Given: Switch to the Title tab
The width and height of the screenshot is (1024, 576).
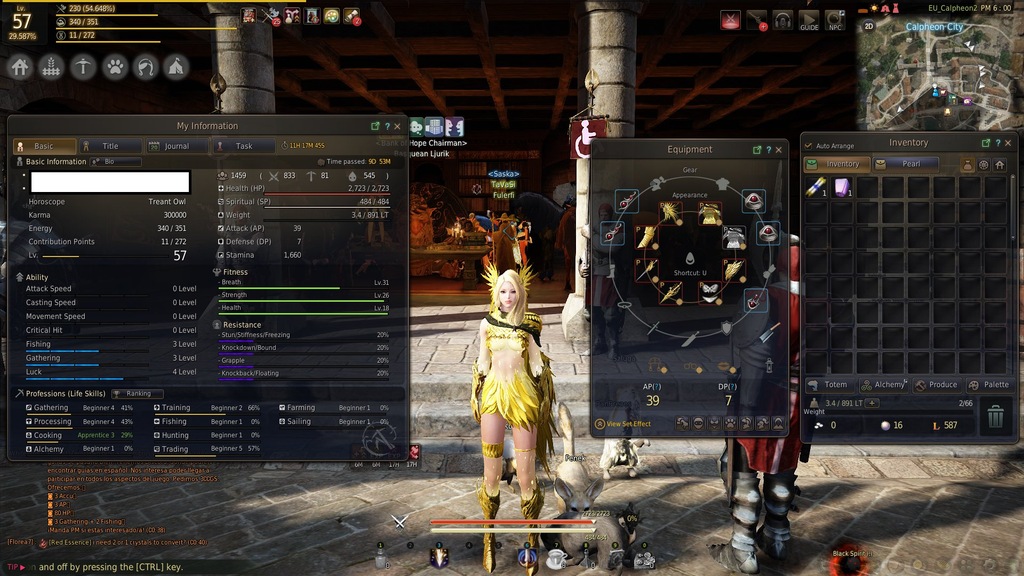Looking at the screenshot, I should [108, 146].
